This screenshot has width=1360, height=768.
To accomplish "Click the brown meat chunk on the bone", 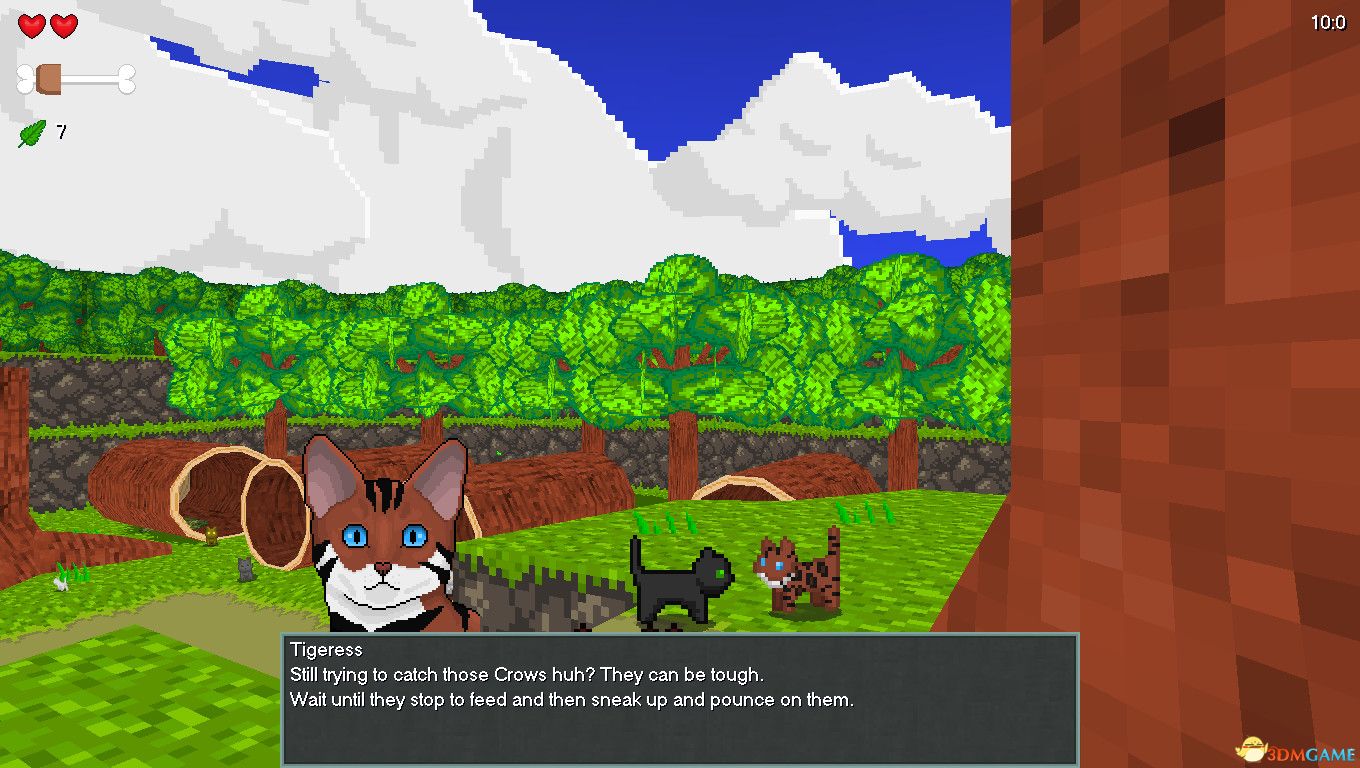I will click(48, 78).
